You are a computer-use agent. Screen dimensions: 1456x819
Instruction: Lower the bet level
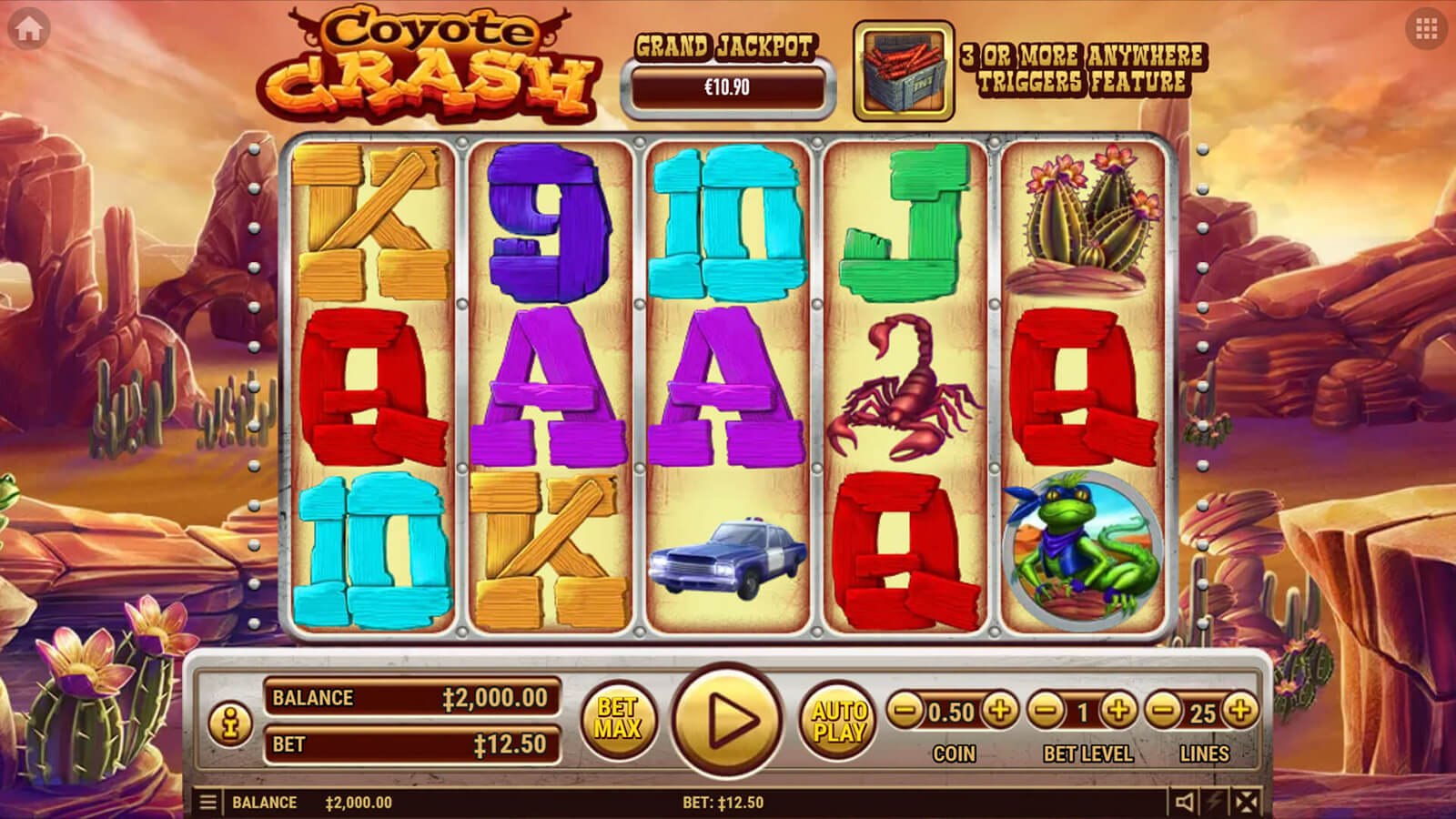1046,711
